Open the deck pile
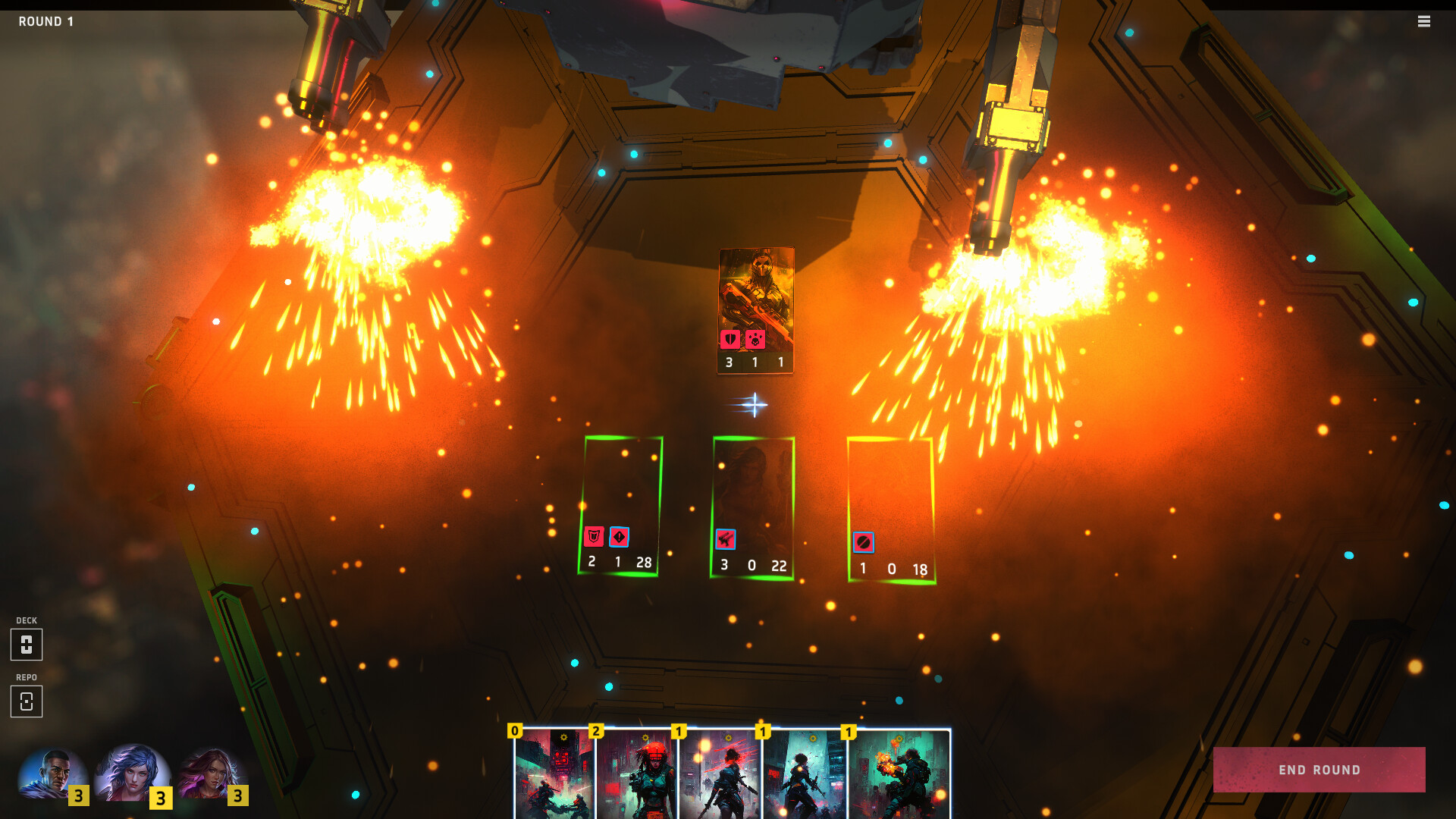 27,645
